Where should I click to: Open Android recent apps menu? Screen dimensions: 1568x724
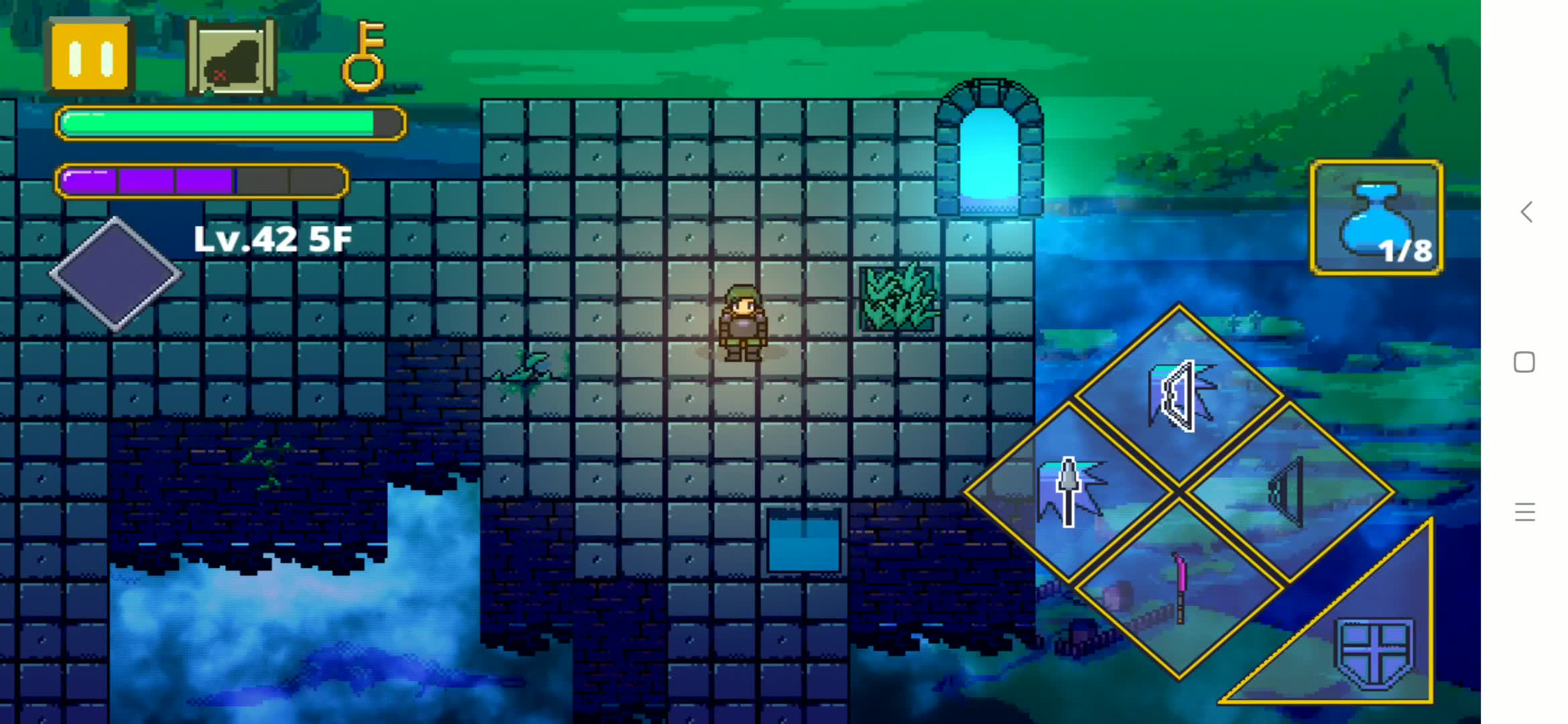[x=1524, y=512]
